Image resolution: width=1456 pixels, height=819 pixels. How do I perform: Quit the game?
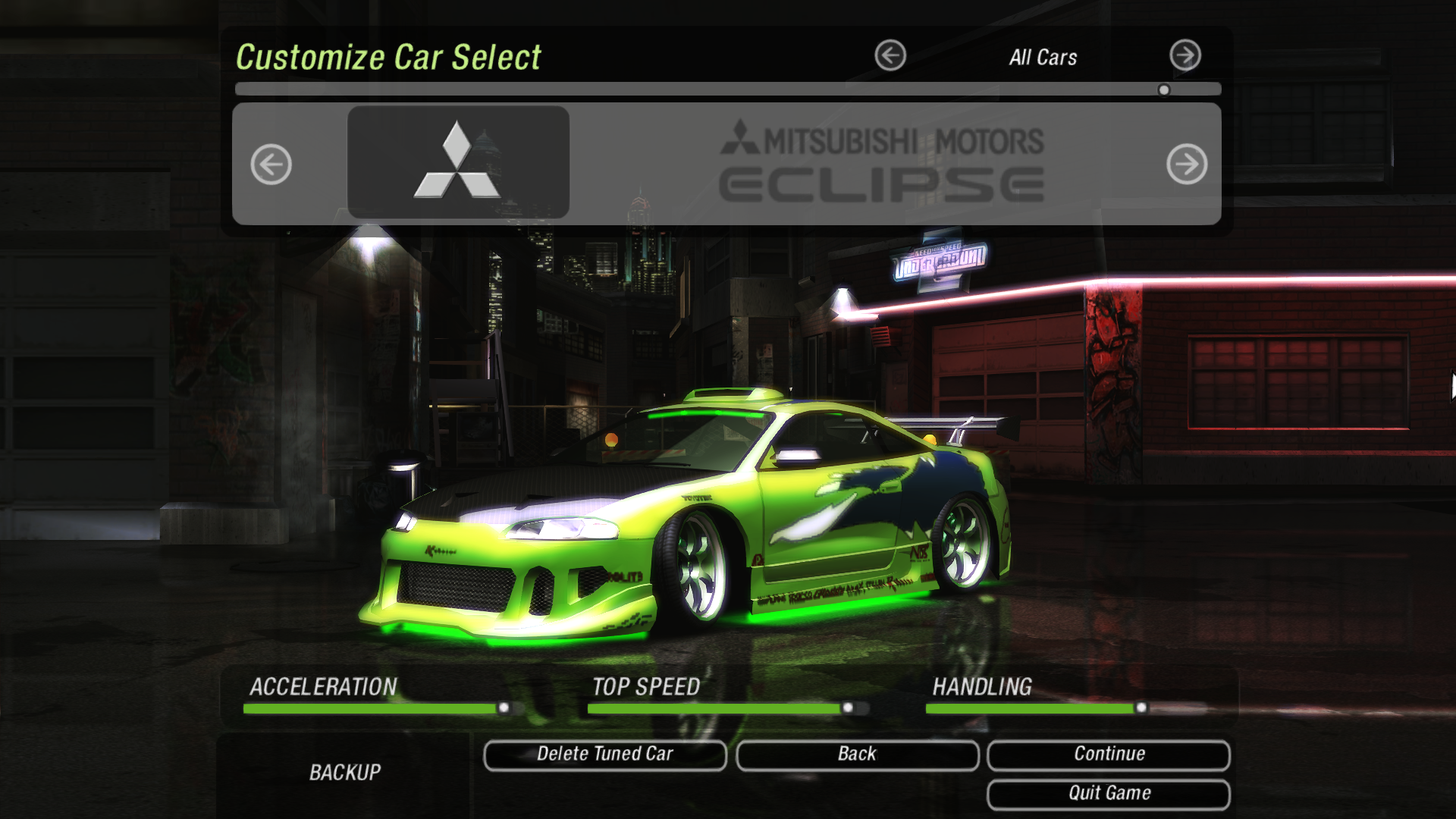pyautogui.click(x=1109, y=794)
